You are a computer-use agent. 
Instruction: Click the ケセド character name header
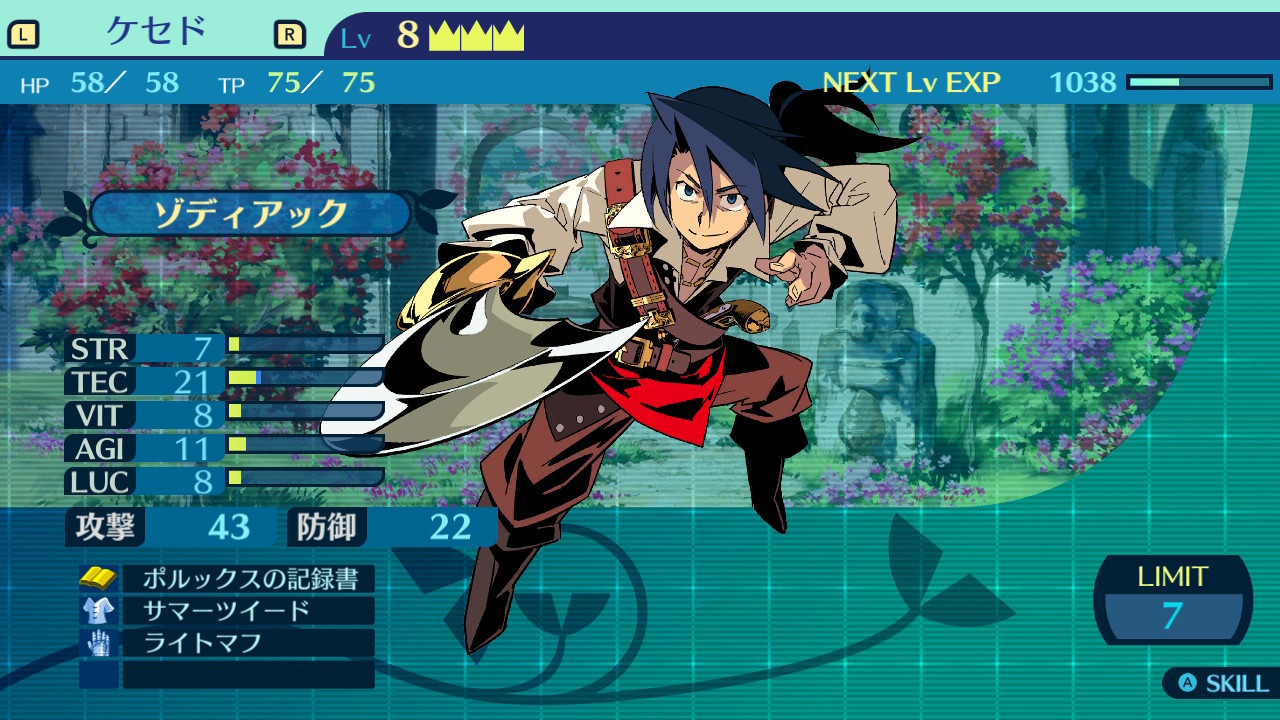pos(156,33)
